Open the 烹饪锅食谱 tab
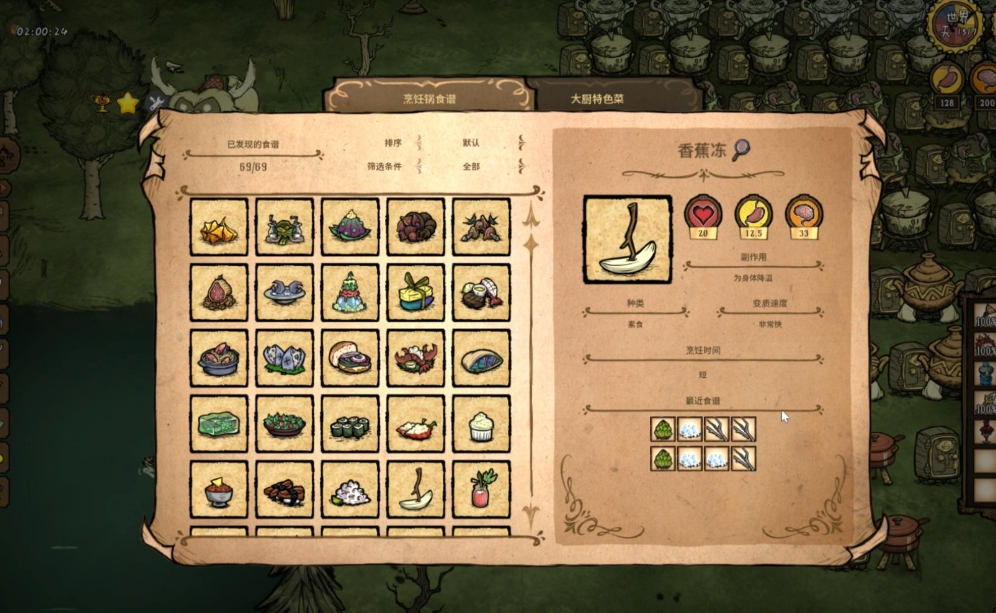Screen dimensions: 996x613 428,99
